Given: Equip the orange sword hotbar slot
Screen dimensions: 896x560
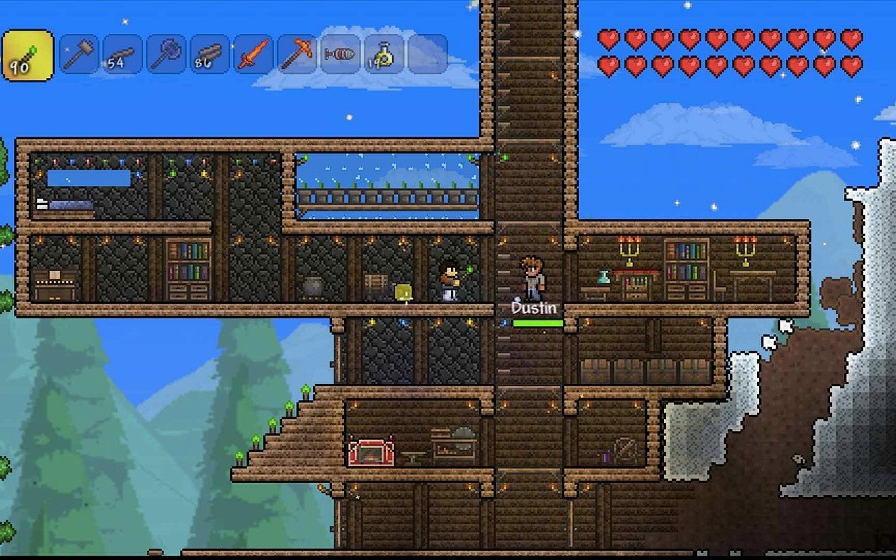Looking at the screenshot, I should point(253,54).
